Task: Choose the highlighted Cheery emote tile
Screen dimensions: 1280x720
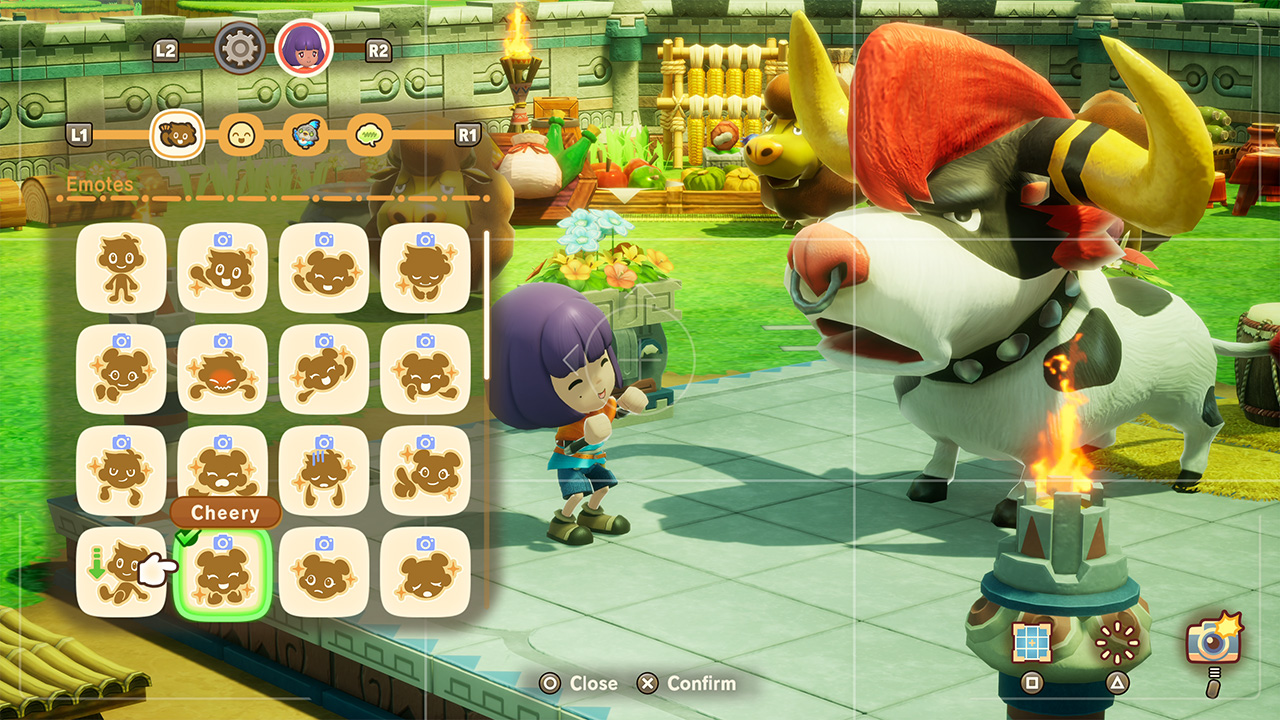Action: click(x=223, y=573)
